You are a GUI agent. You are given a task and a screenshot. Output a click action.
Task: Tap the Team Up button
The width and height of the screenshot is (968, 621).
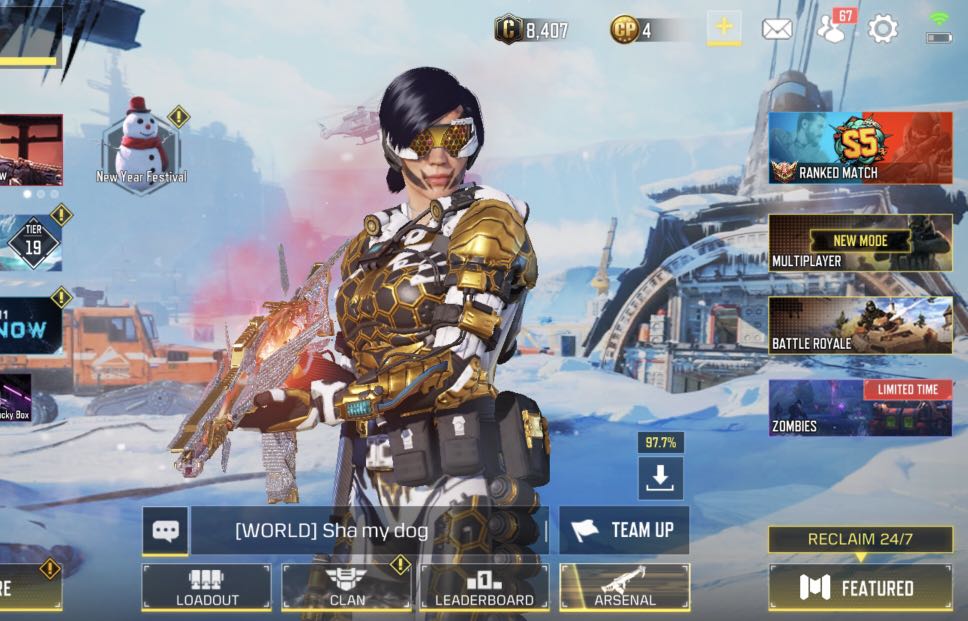point(624,530)
